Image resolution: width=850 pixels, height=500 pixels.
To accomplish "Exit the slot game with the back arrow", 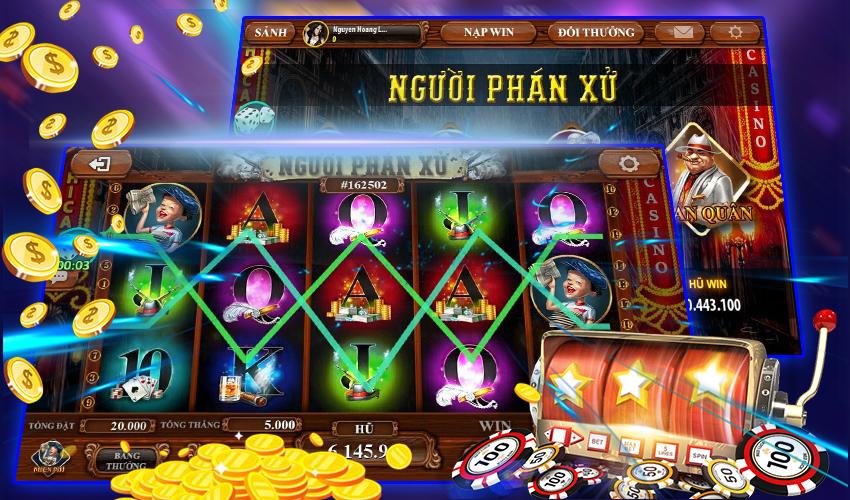I will (98, 164).
